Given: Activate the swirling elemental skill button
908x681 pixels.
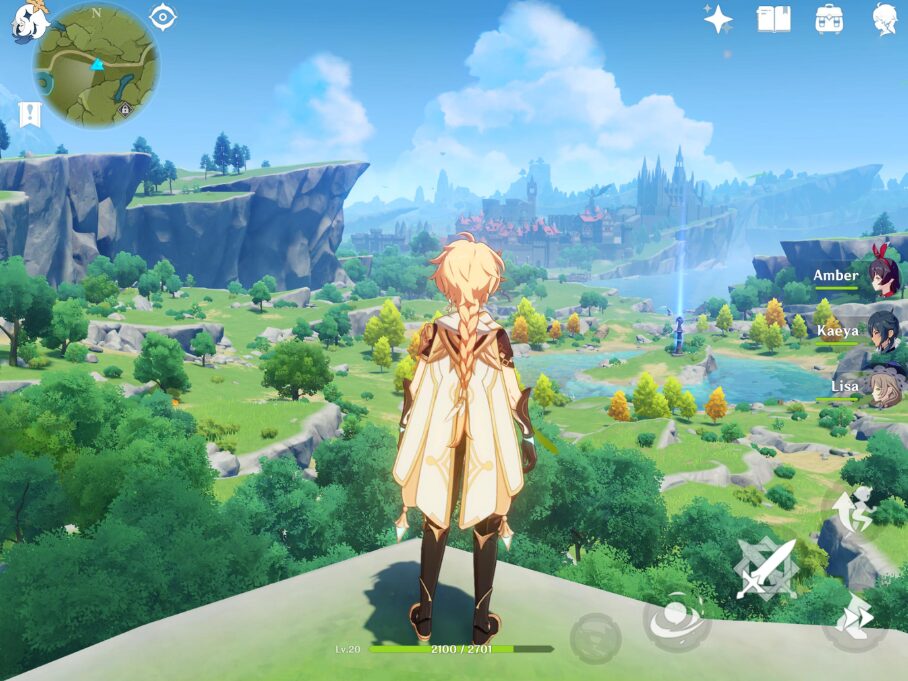Looking at the screenshot, I should point(676,620).
